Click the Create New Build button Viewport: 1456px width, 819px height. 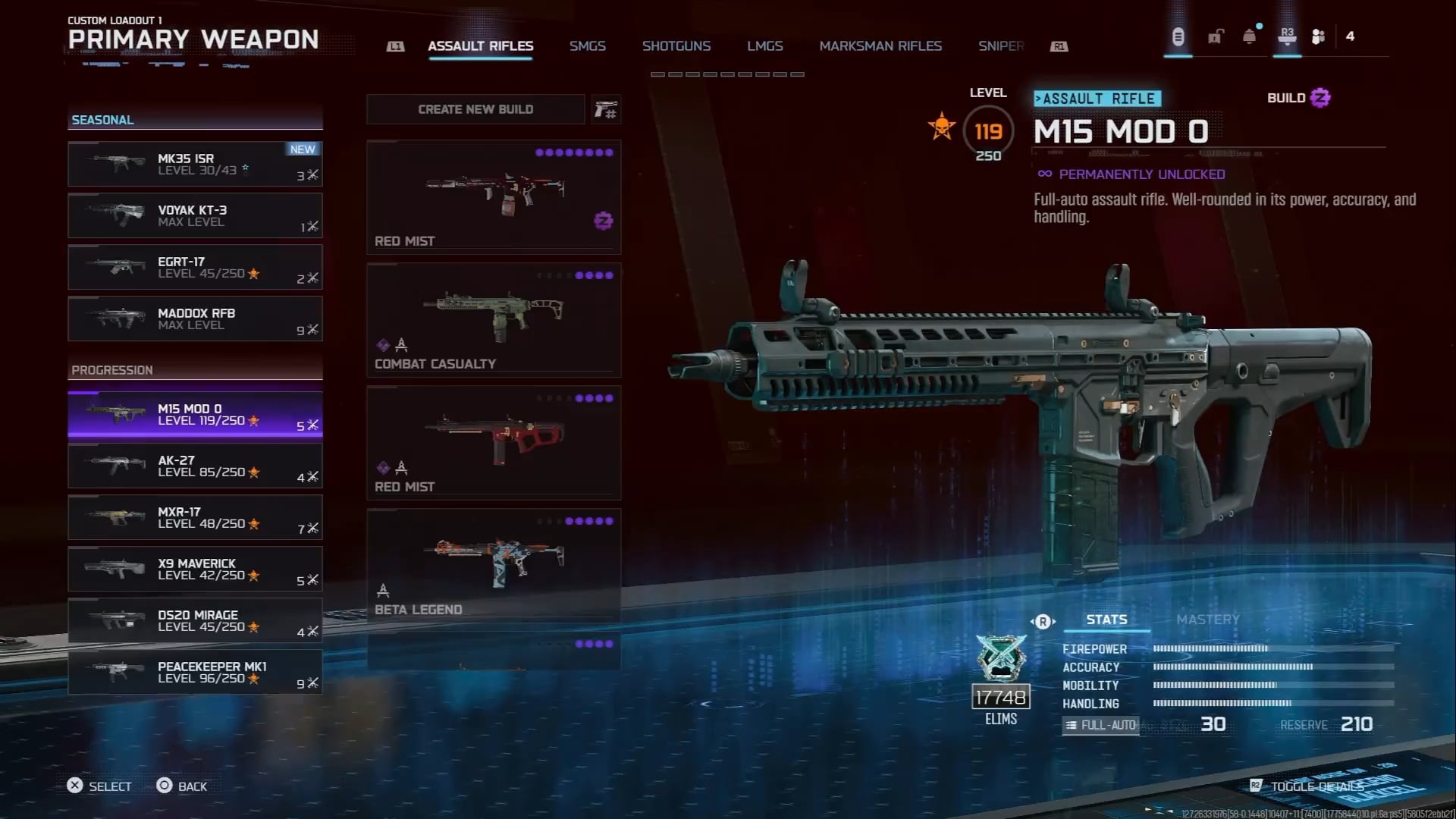[x=475, y=109]
